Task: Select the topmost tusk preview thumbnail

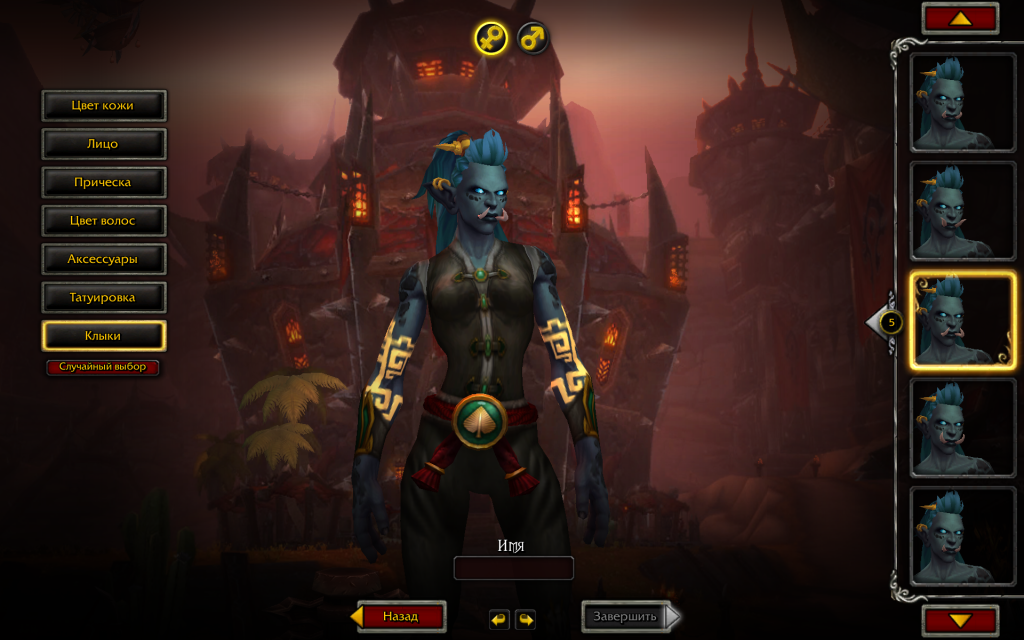Action: (962, 102)
